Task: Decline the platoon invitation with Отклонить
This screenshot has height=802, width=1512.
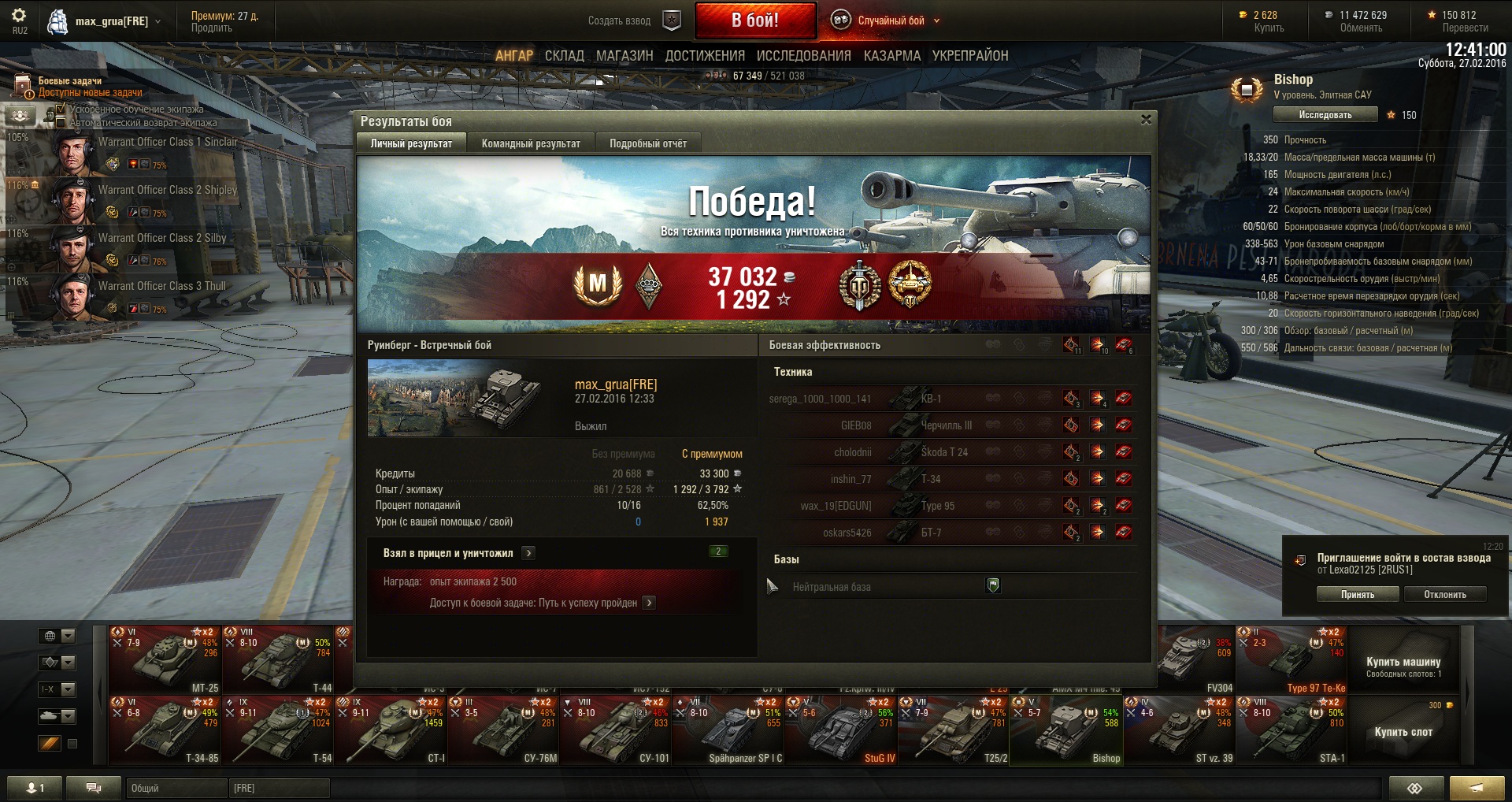Action: (x=1444, y=595)
